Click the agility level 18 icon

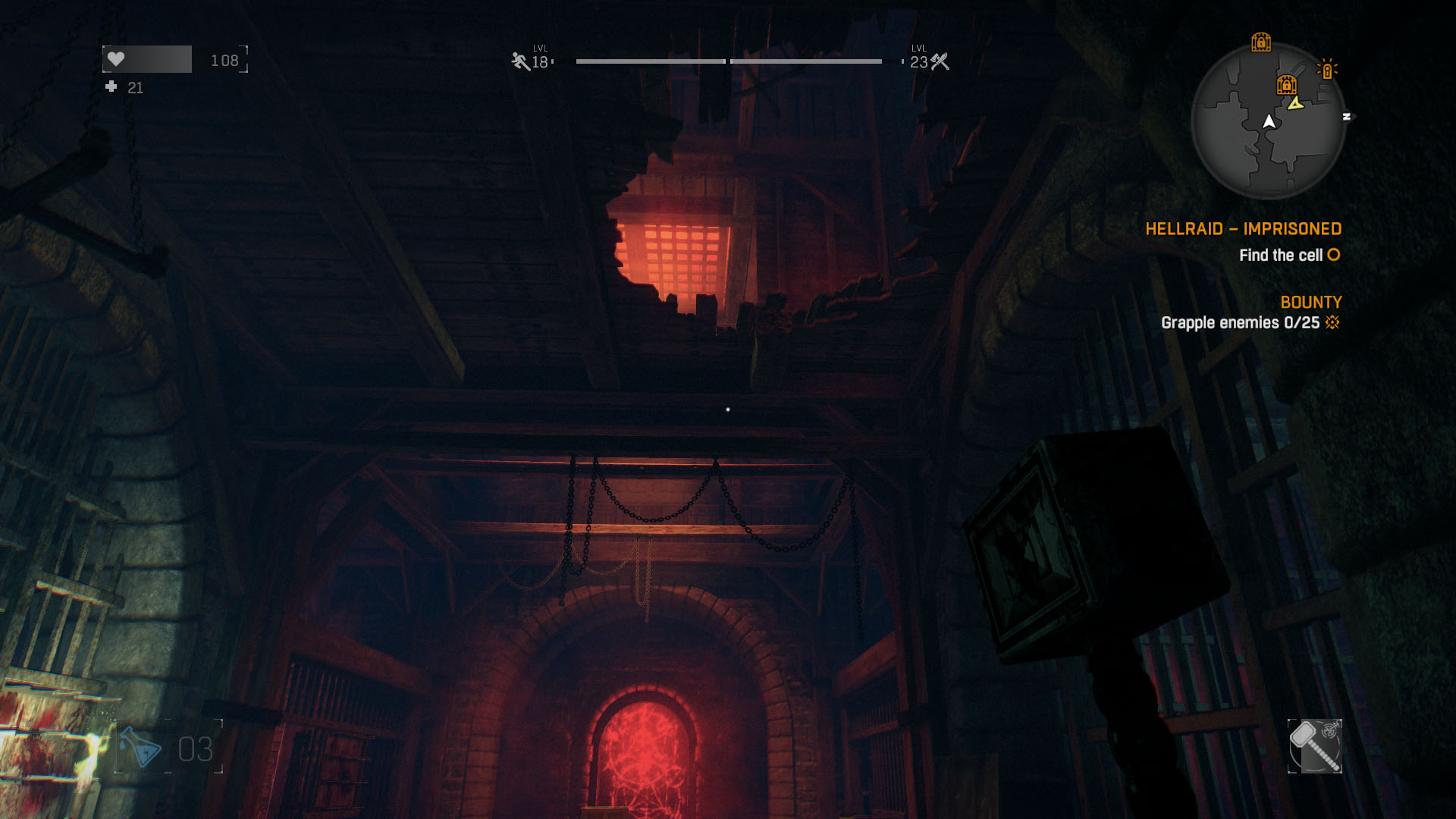click(x=520, y=61)
